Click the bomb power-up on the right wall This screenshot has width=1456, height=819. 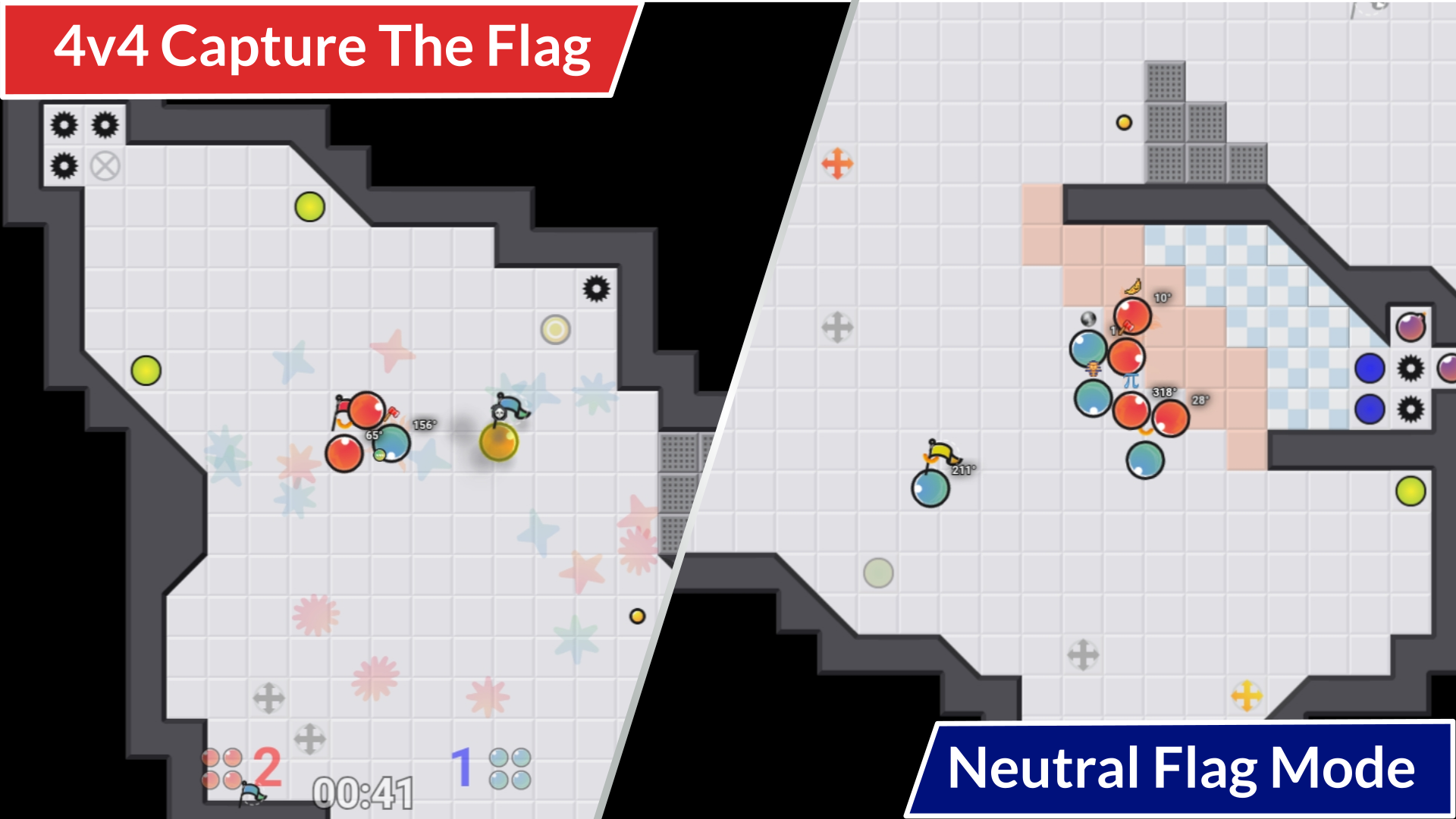pyautogui.click(x=1412, y=325)
